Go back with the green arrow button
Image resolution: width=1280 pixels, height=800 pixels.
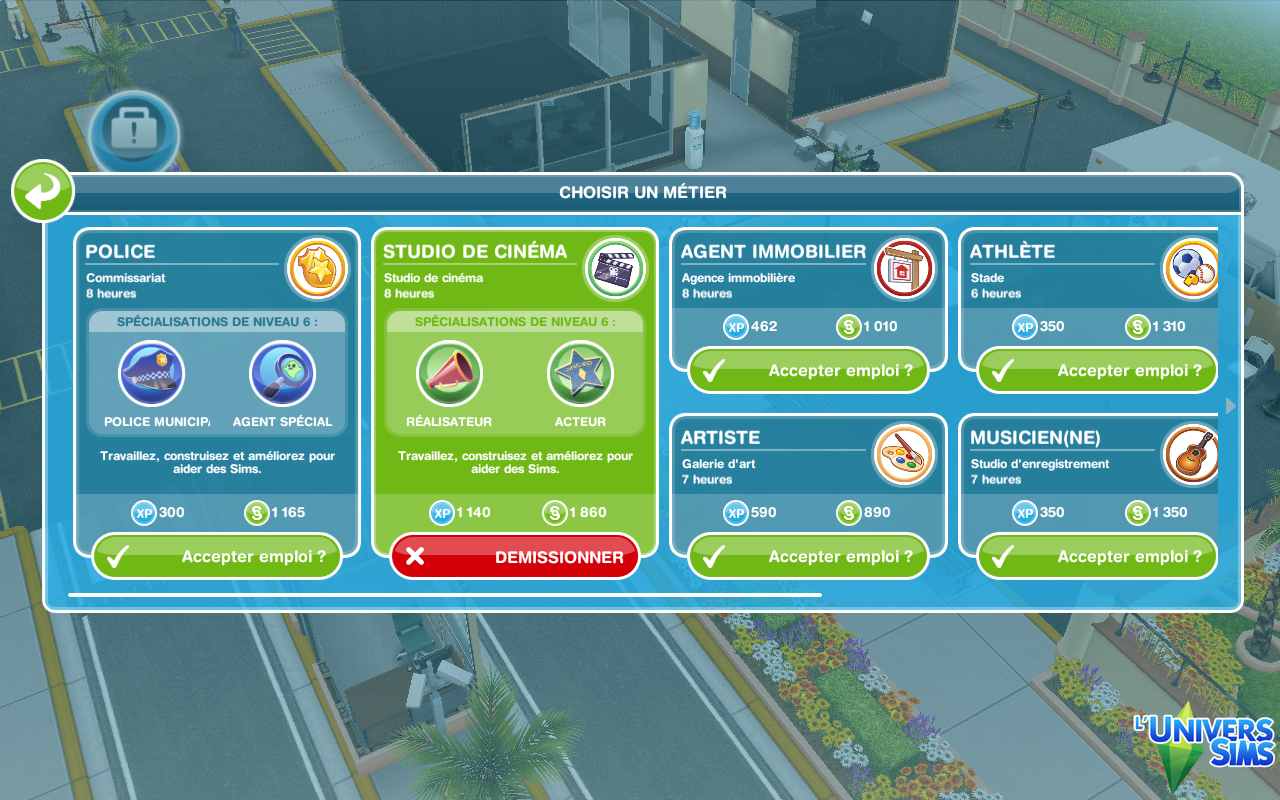tap(43, 191)
